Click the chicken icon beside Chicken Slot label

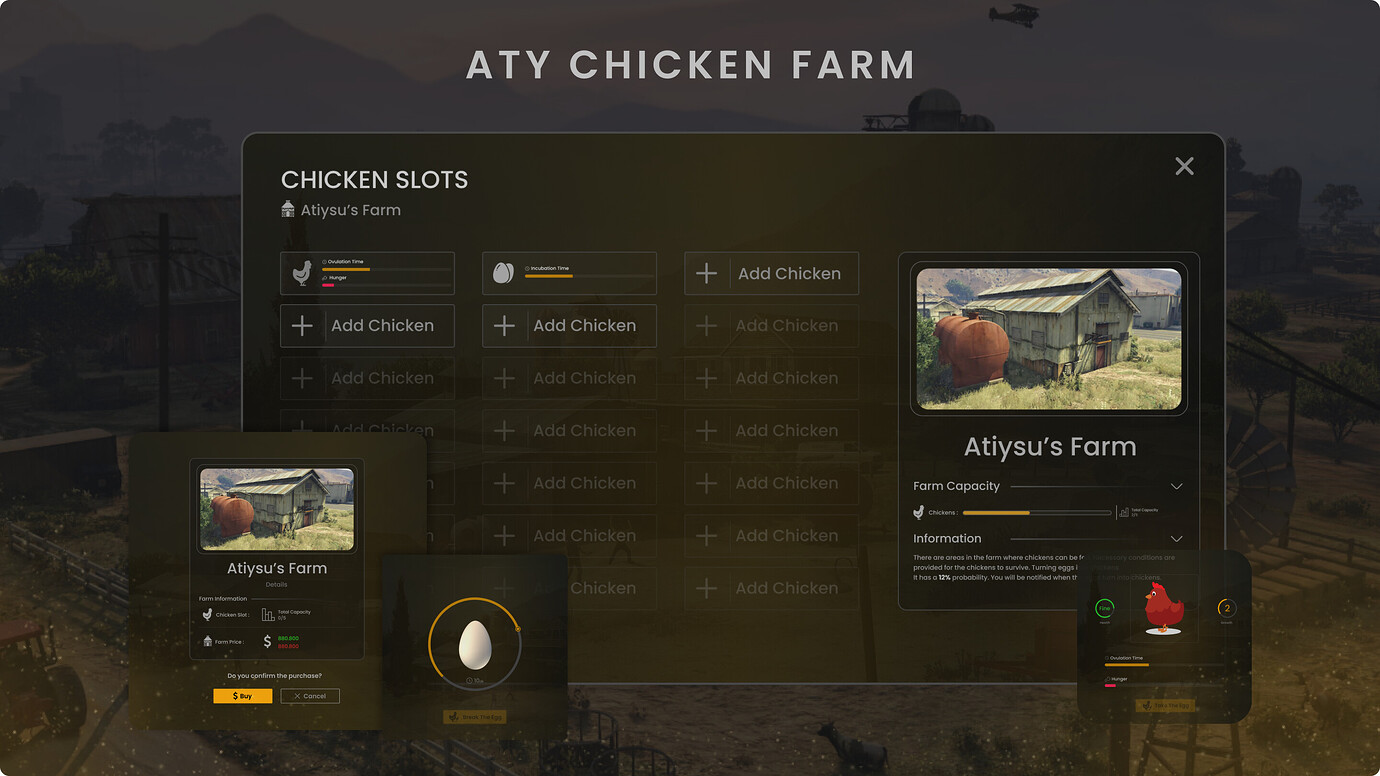(207, 614)
